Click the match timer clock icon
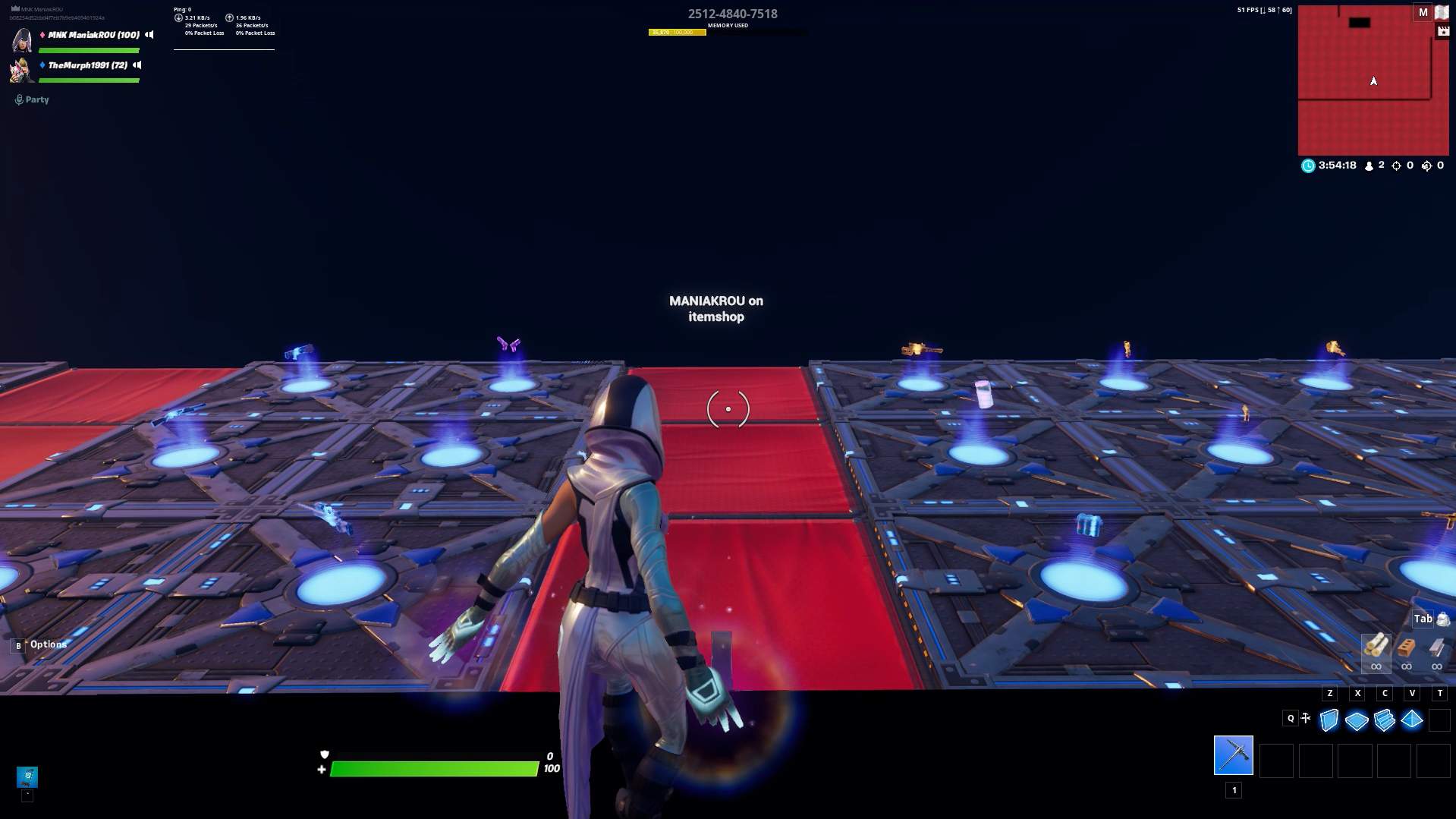This screenshot has width=1456, height=819. click(1307, 165)
